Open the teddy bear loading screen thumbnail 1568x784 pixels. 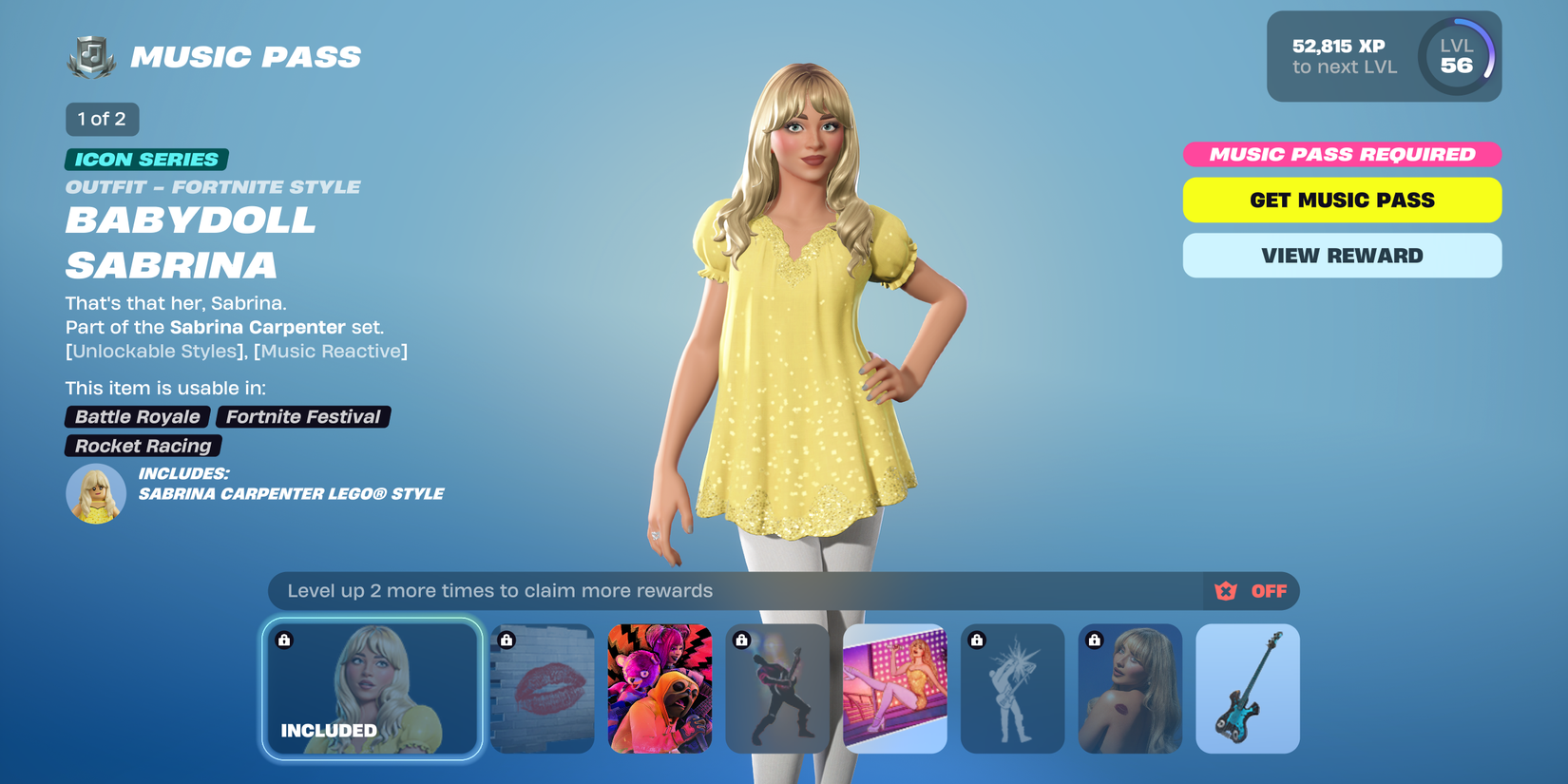click(x=661, y=689)
